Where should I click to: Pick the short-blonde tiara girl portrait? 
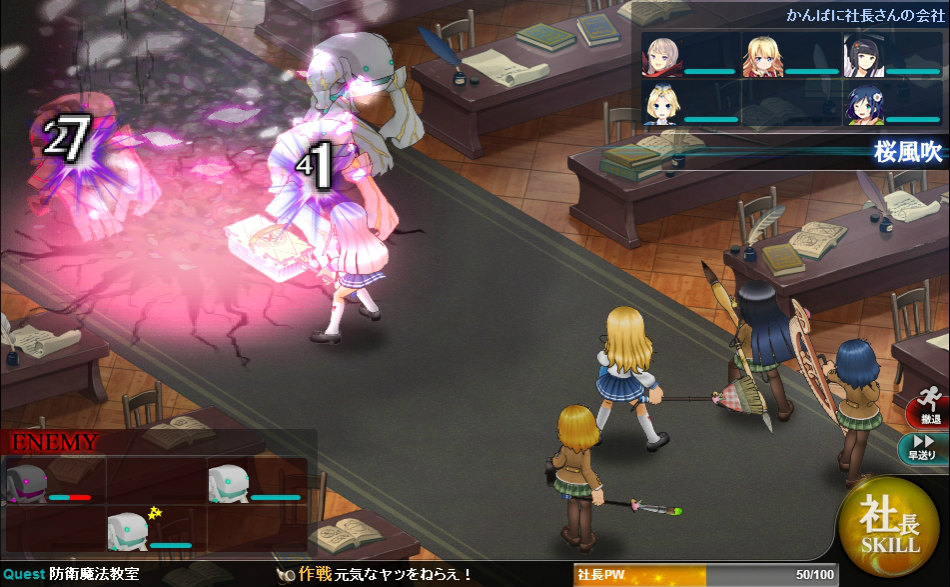tap(662, 104)
